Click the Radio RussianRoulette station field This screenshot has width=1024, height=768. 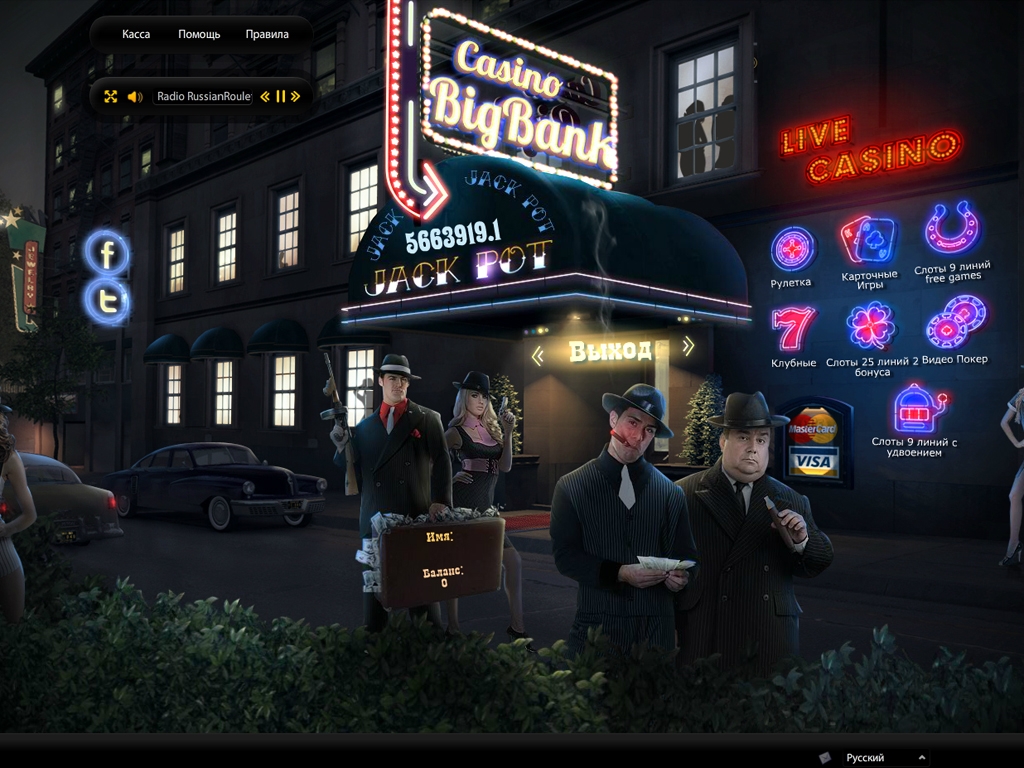(204, 97)
